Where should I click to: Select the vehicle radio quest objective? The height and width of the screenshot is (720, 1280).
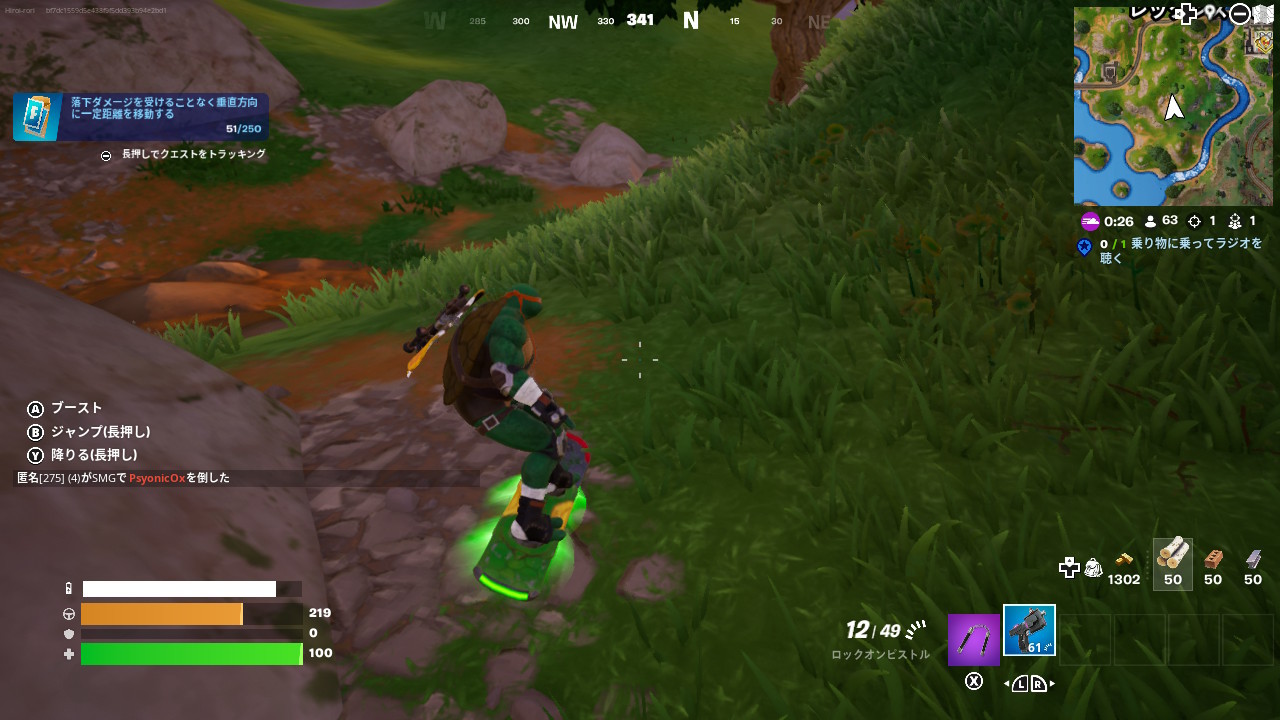[1172, 250]
